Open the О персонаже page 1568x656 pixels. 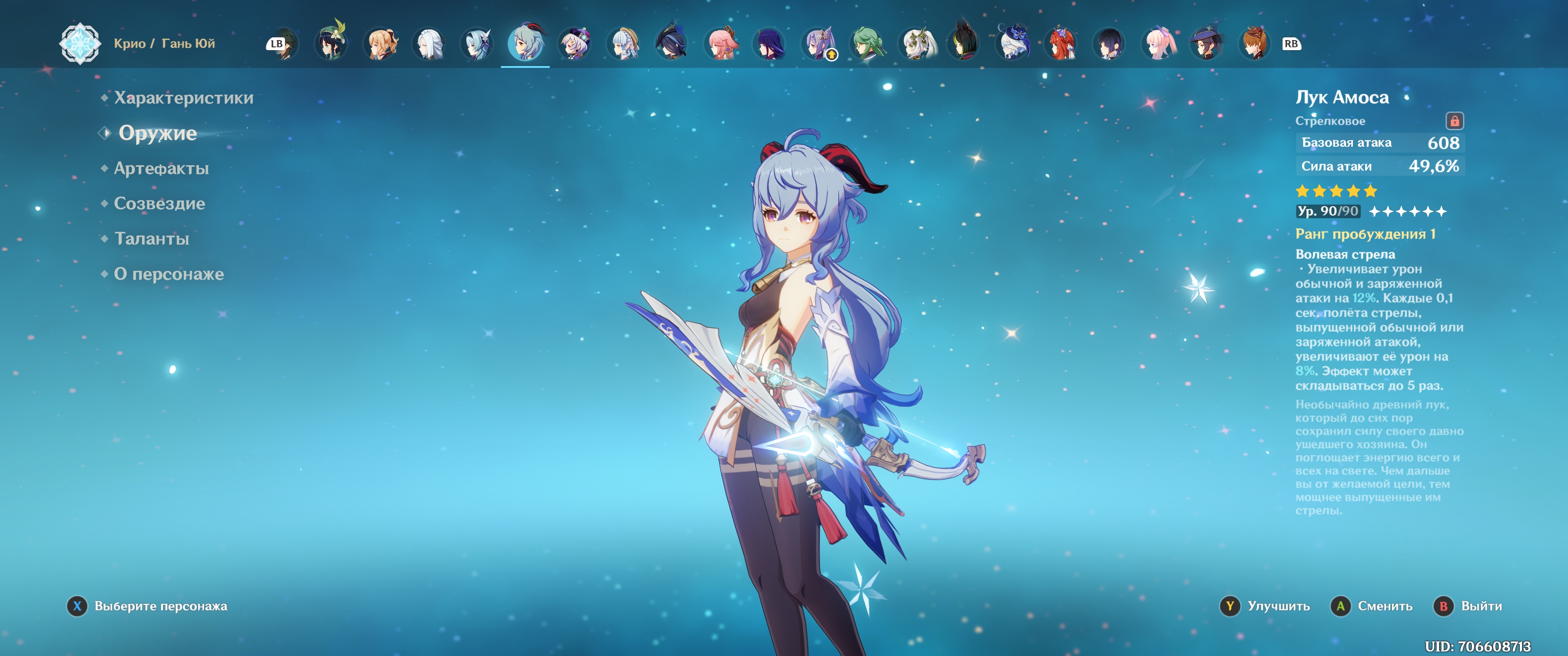coord(169,274)
